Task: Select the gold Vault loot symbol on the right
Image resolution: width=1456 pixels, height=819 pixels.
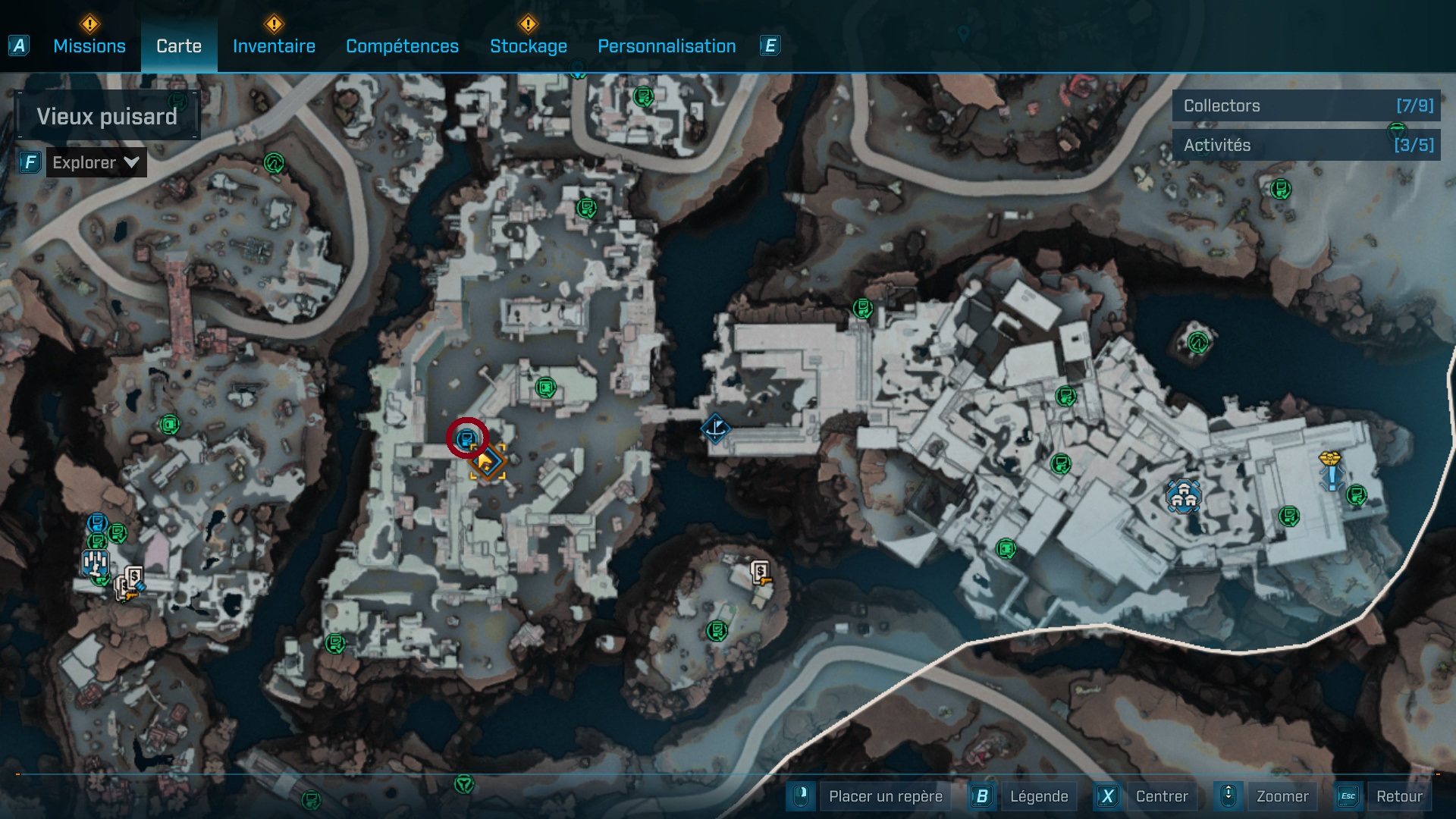Action: tap(1330, 457)
